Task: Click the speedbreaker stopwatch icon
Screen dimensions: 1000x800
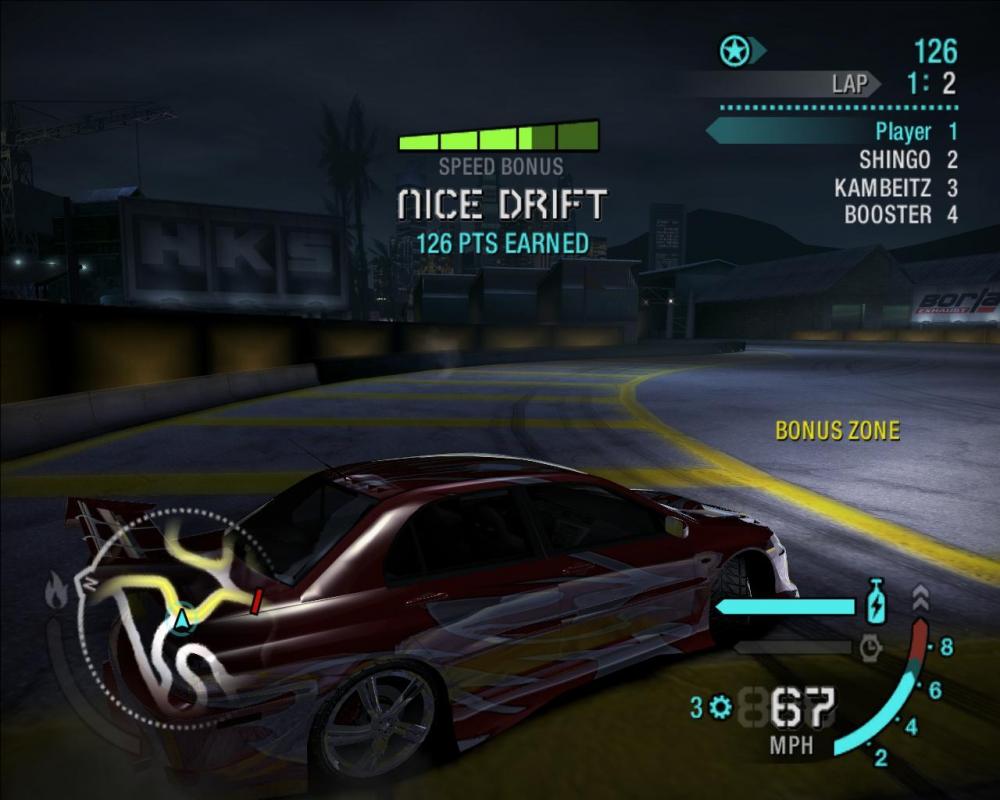Action: pyautogui.click(x=870, y=648)
